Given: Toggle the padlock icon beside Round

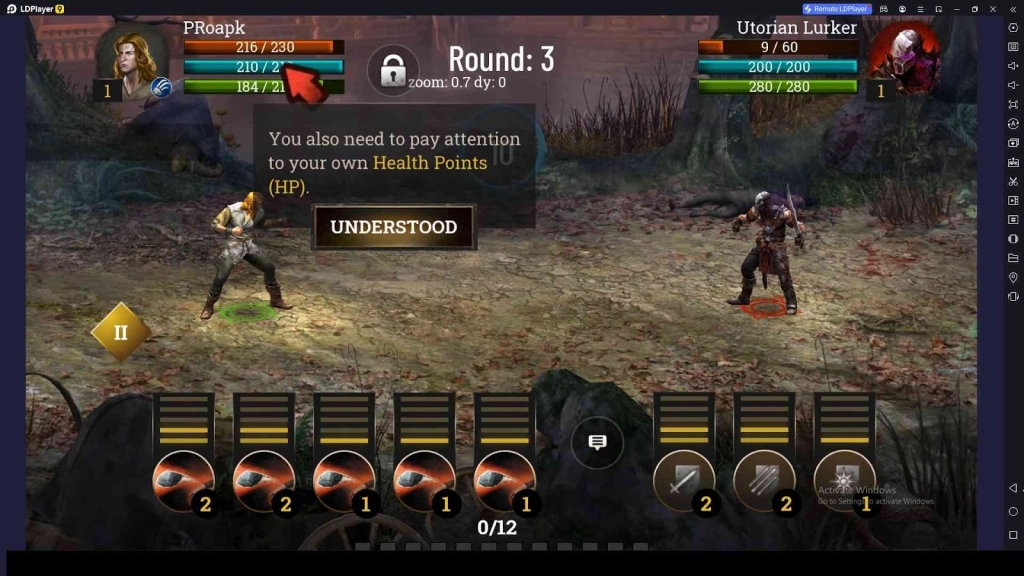Looking at the screenshot, I should click(393, 71).
